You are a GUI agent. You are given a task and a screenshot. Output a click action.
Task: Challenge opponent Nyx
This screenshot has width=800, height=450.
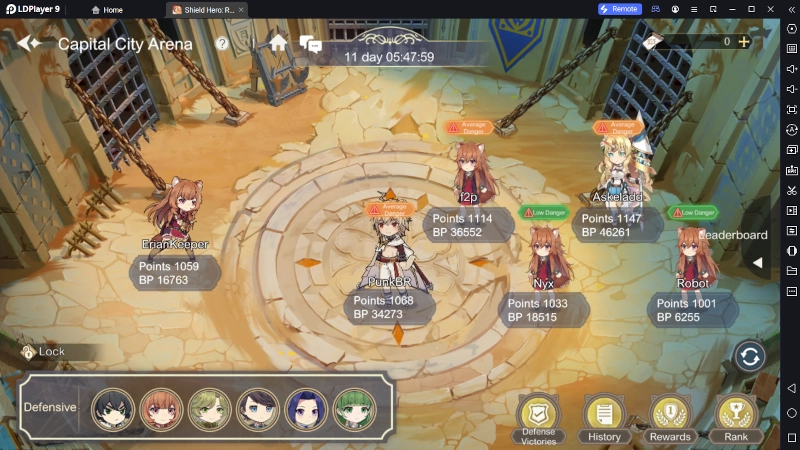tap(544, 255)
